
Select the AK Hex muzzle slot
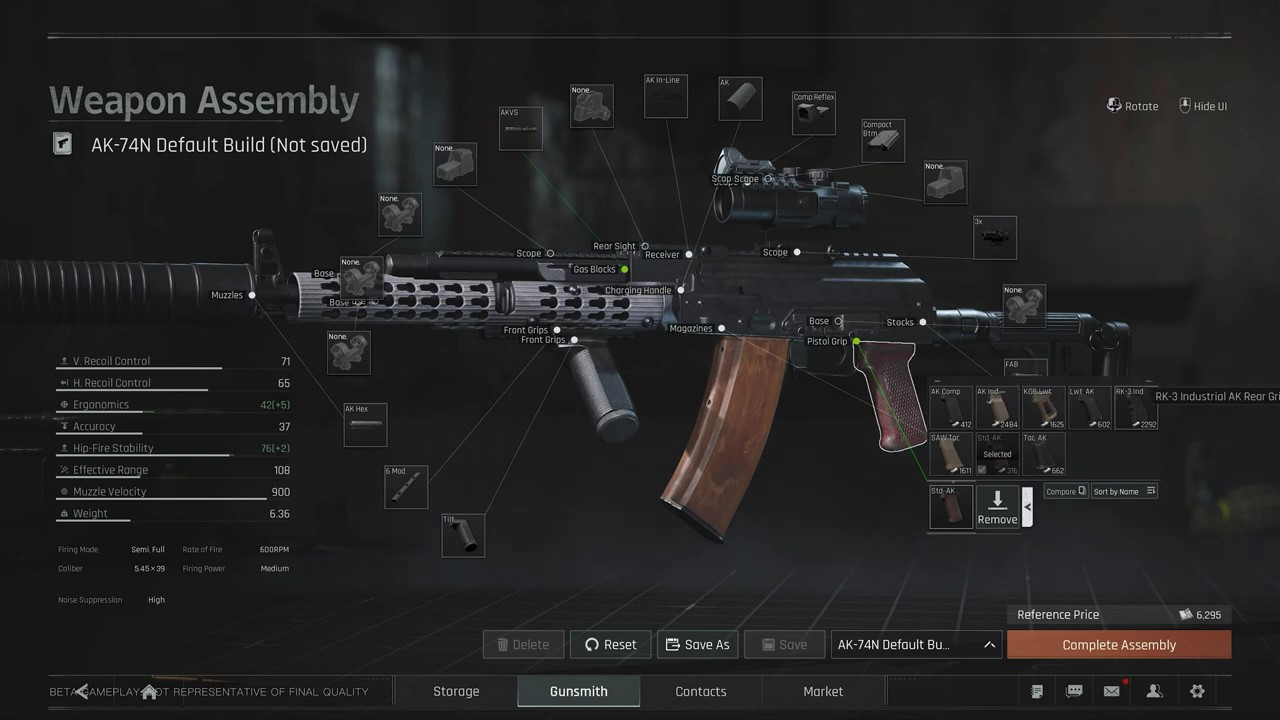(x=365, y=426)
